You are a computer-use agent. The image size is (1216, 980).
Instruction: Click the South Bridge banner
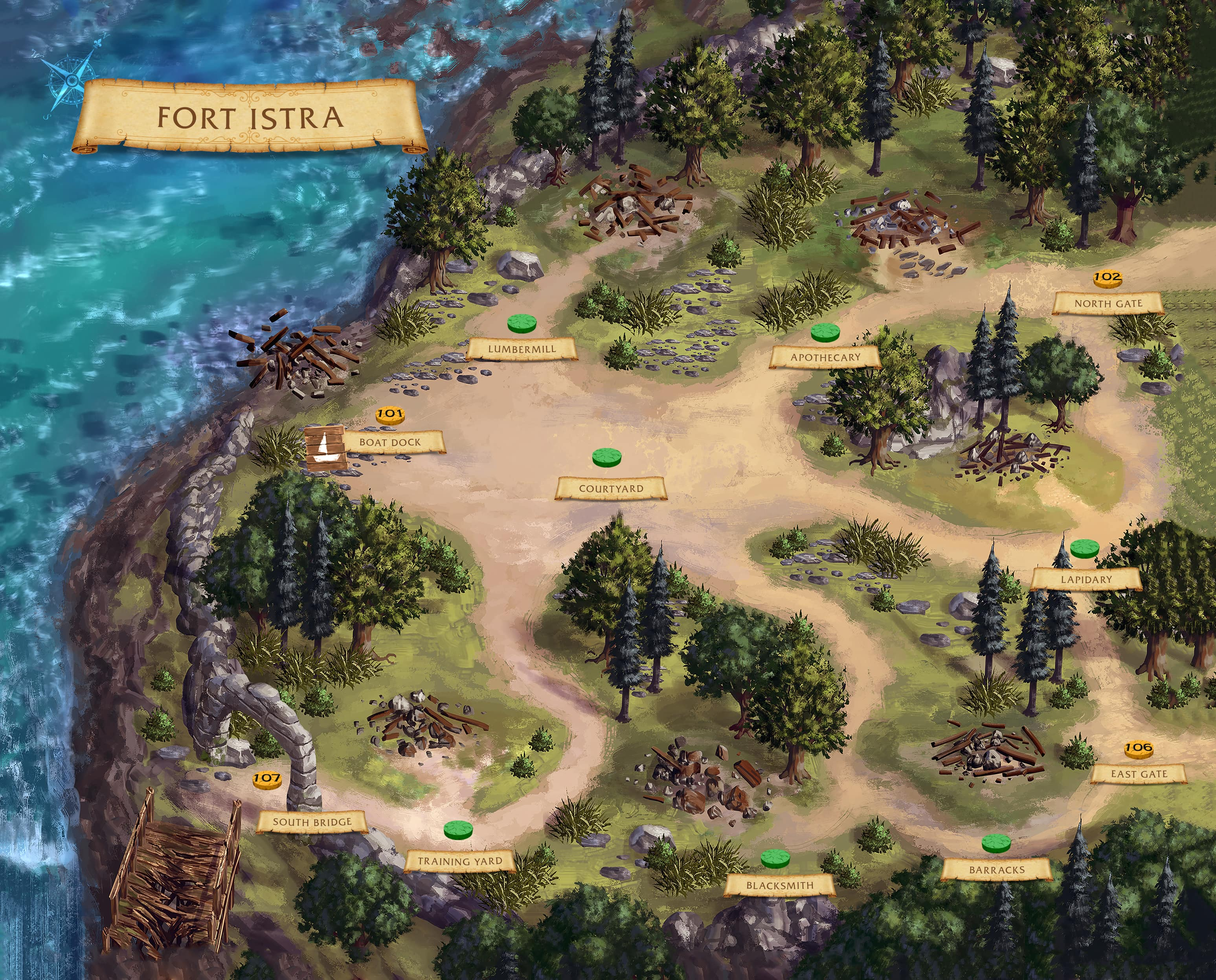(312, 822)
